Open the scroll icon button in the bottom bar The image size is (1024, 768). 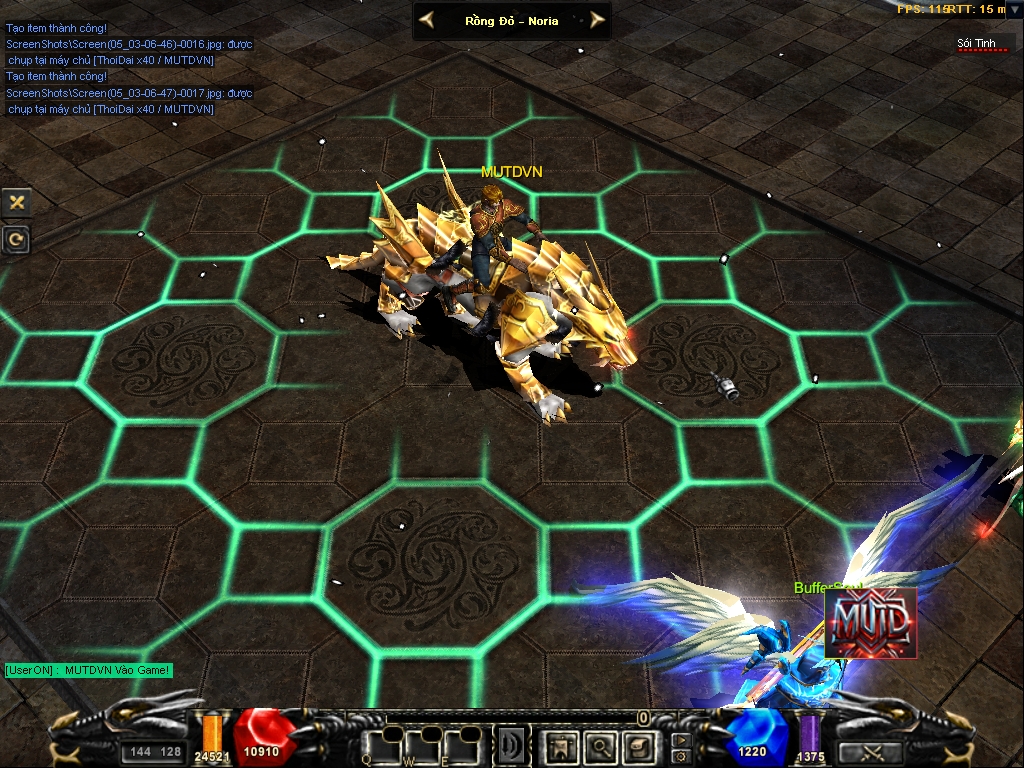click(x=638, y=745)
